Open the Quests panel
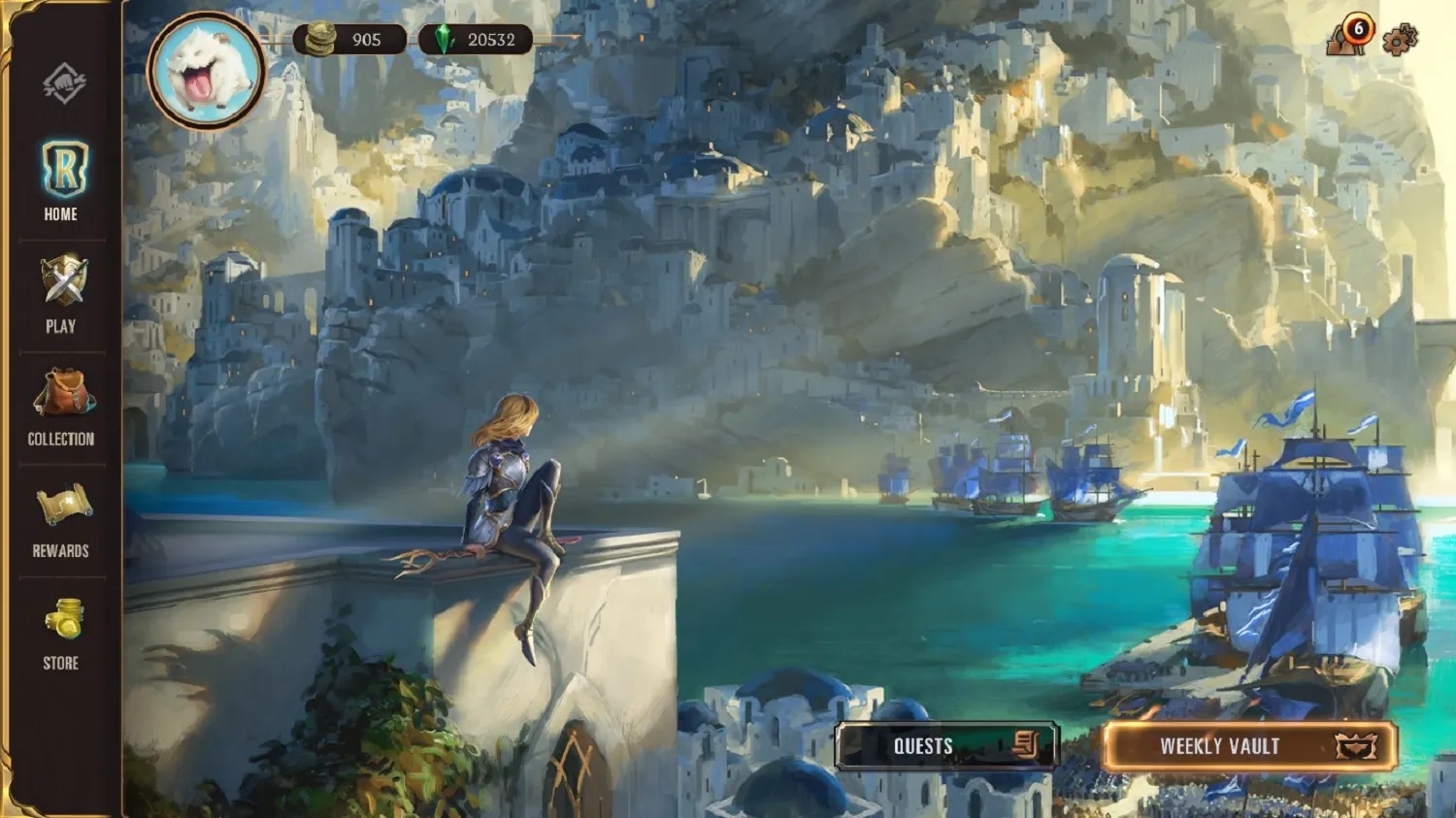 tap(946, 745)
